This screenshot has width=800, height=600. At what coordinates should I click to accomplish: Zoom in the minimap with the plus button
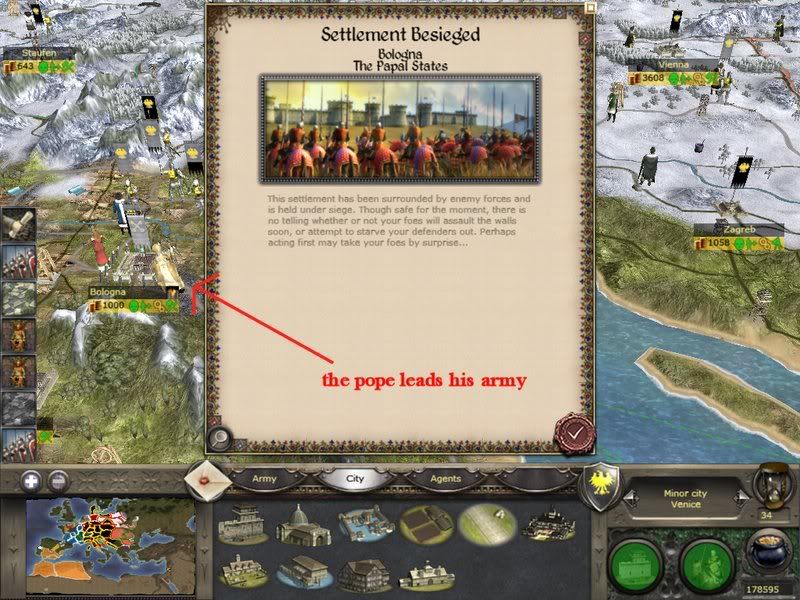click(32, 479)
